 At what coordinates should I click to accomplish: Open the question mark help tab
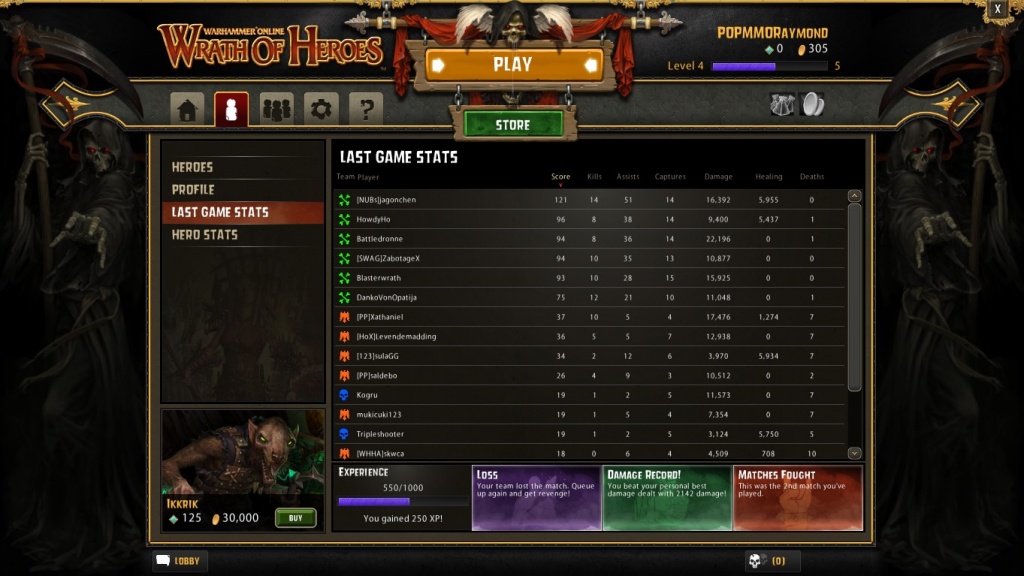[x=366, y=109]
